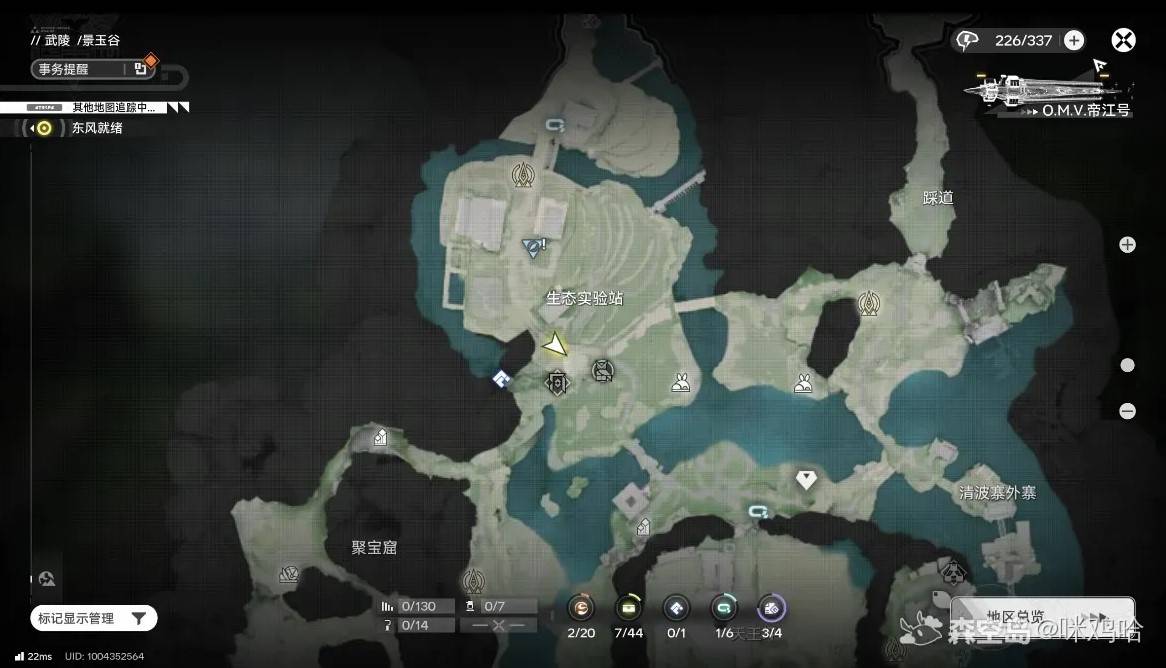Screen dimensions: 1166x668
Task: Click the zoom slider handle
Action: click(1127, 365)
